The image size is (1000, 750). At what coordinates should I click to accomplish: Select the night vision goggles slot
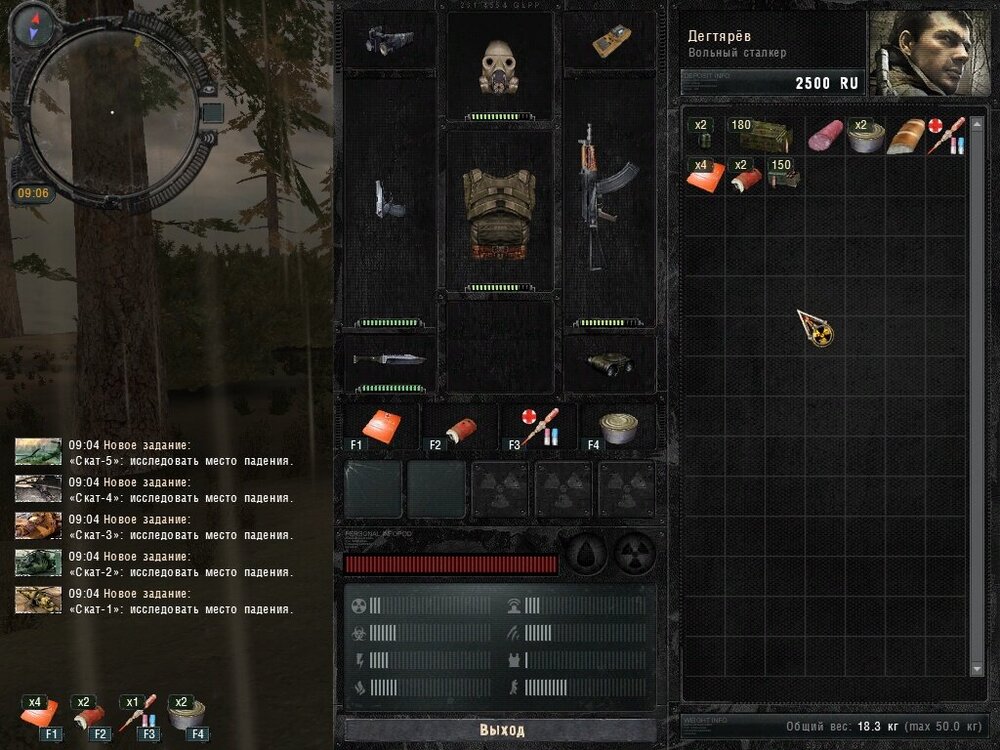click(x=390, y=40)
